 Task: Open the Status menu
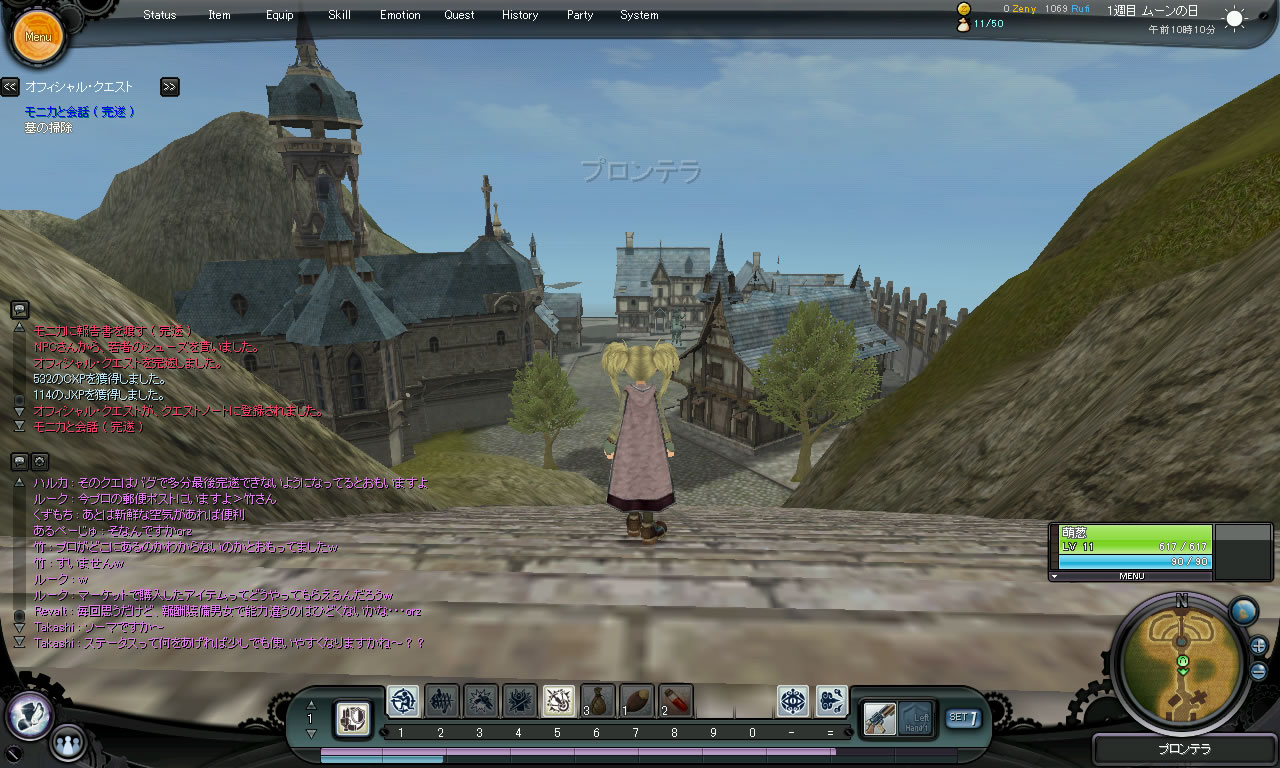click(160, 15)
